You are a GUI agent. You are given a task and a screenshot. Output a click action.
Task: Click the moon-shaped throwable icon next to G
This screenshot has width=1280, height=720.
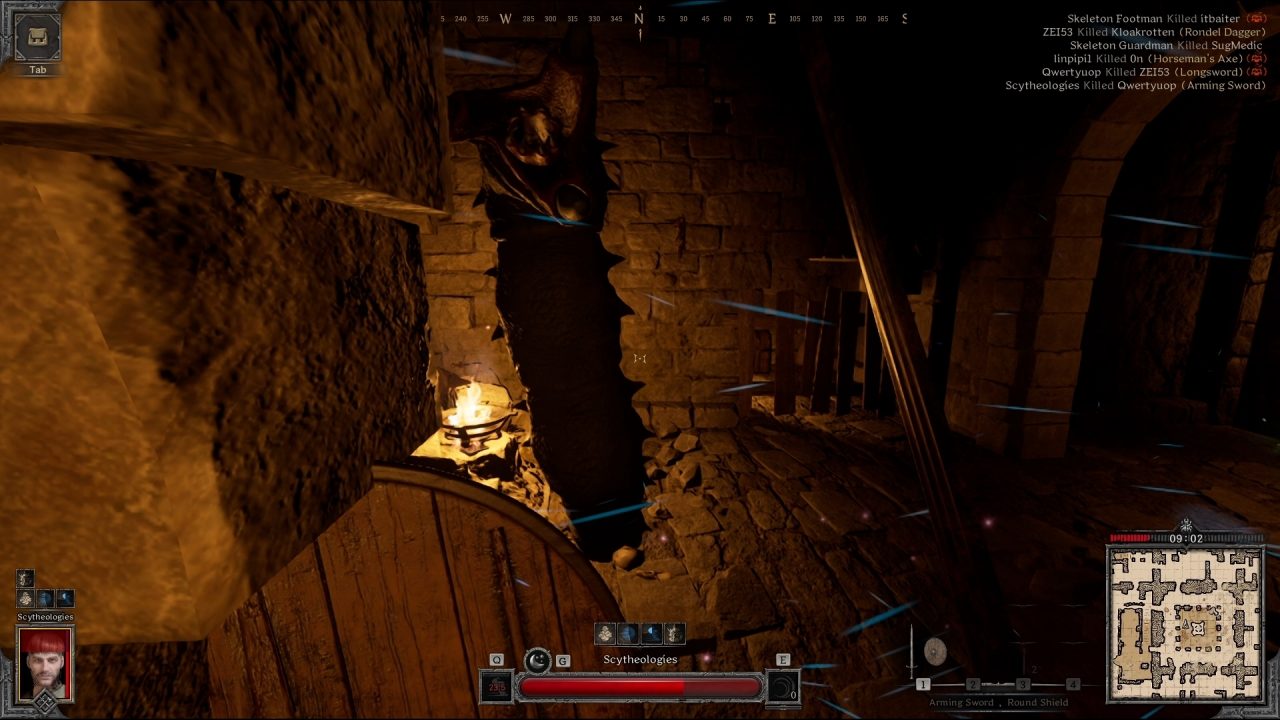coord(537,660)
